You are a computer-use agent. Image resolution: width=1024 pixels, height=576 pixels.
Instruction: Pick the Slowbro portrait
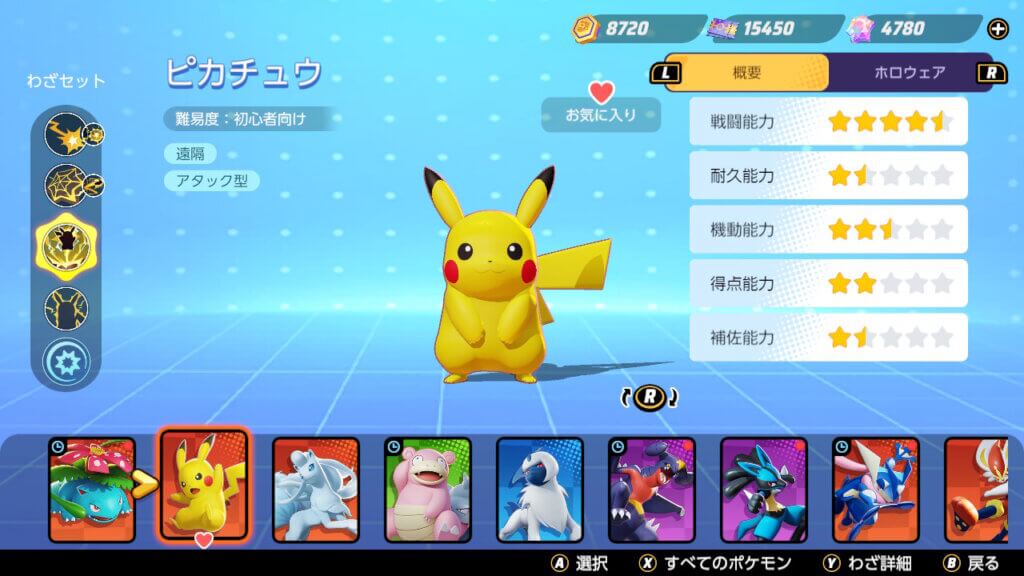pos(428,482)
